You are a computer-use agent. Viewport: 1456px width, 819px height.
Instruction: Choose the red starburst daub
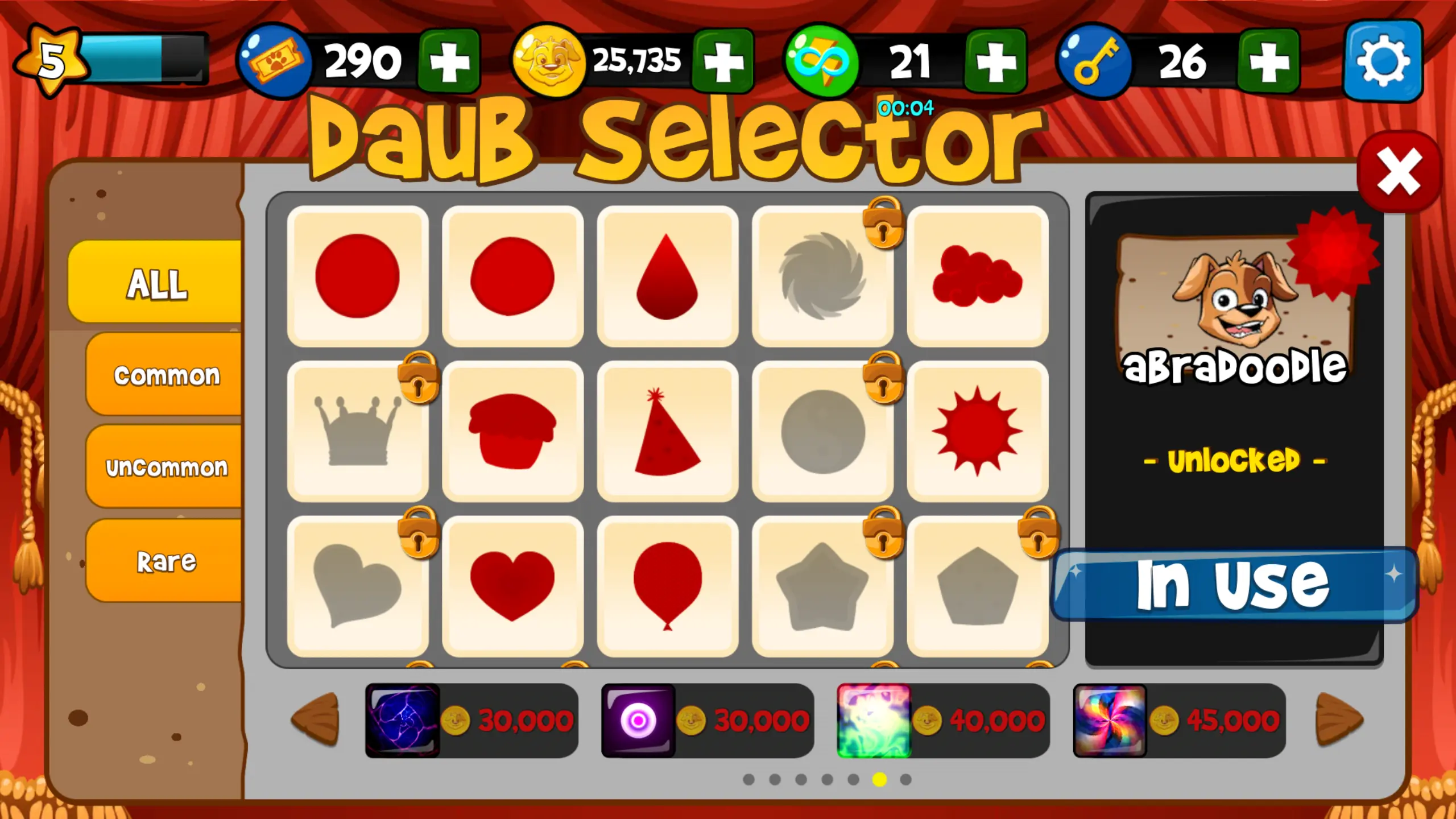pyautogui.click(x=977, y=429)
